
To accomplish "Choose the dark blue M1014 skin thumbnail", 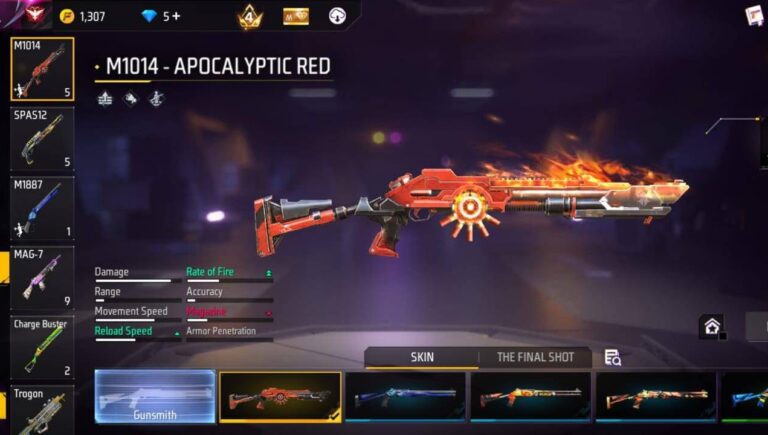I will pyautogui.click(x=406, y=397).
